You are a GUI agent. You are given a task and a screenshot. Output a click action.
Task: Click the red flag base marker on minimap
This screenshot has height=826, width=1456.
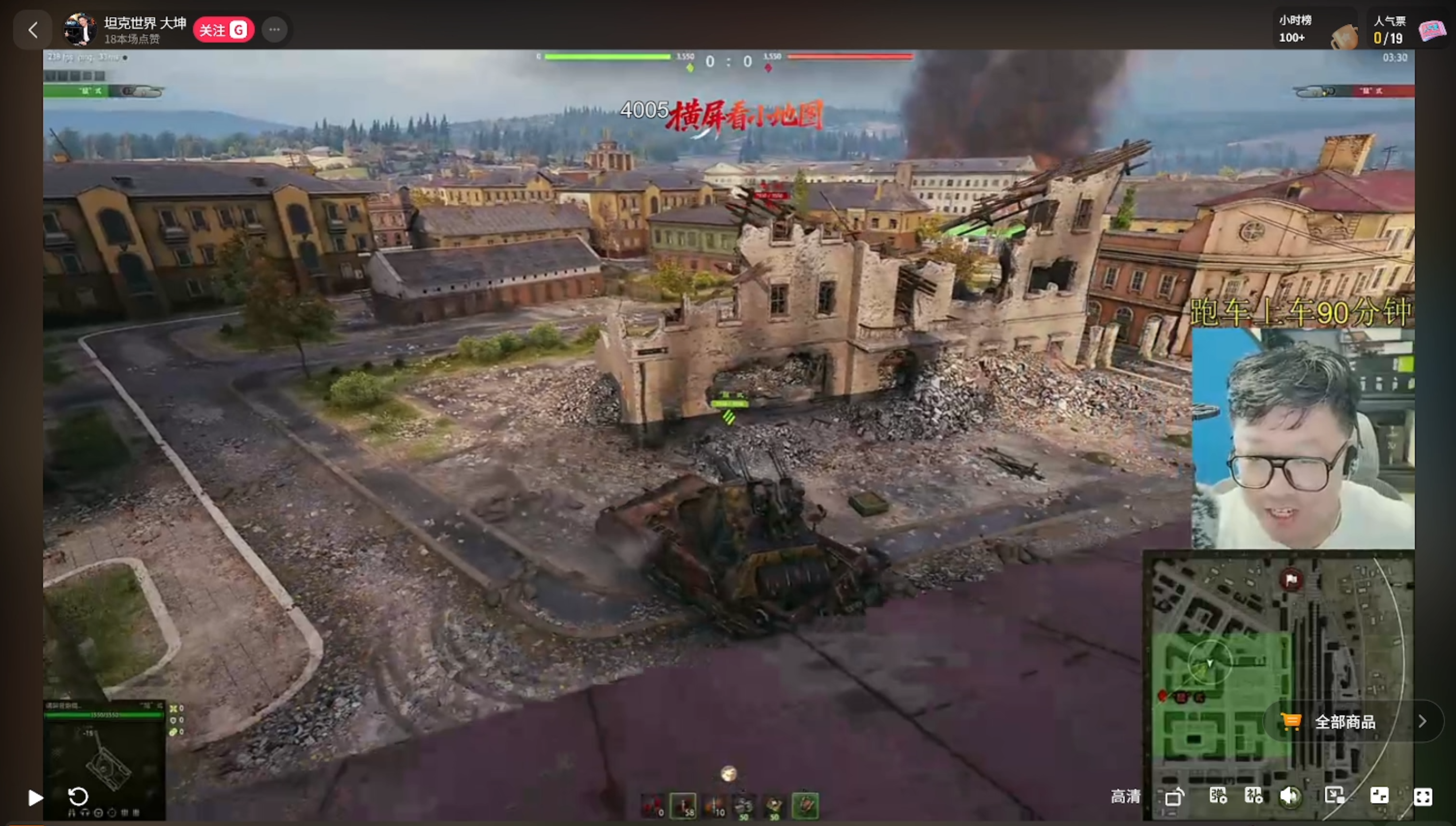coord(1291,580)
